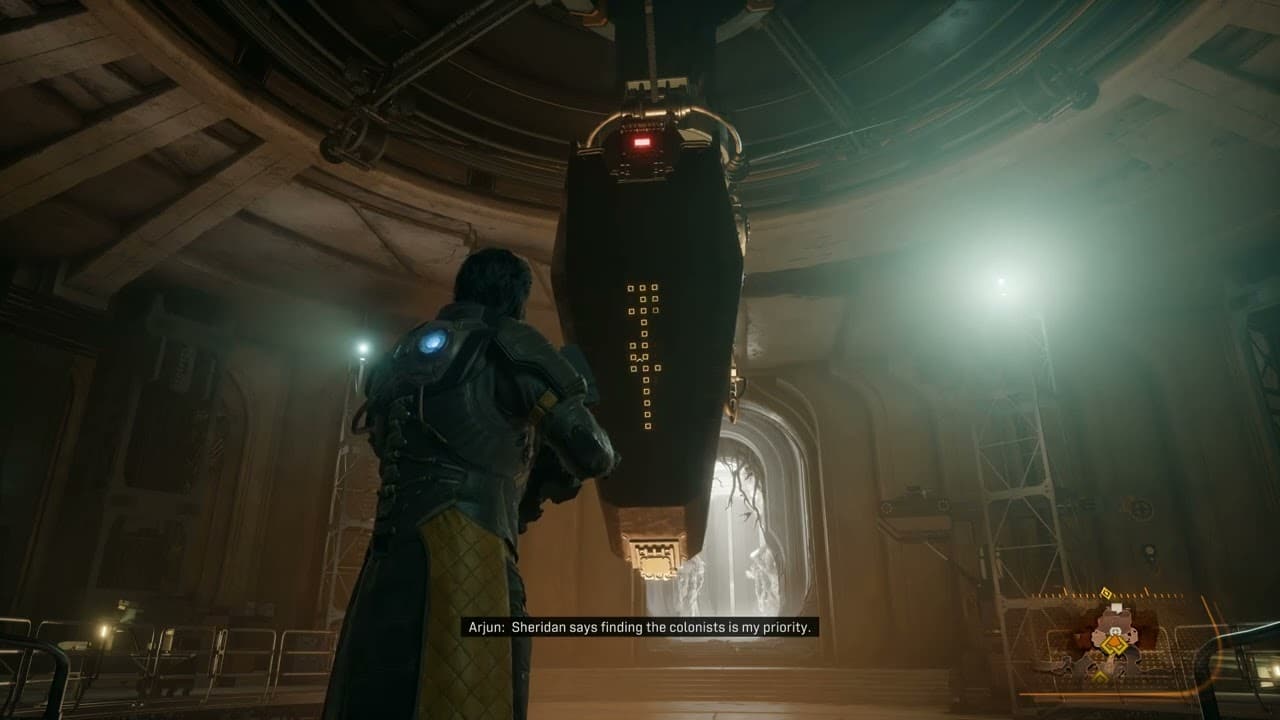Select the orange objective diamond on the minimap
1280x720 pixels.
click(1114, 644)
